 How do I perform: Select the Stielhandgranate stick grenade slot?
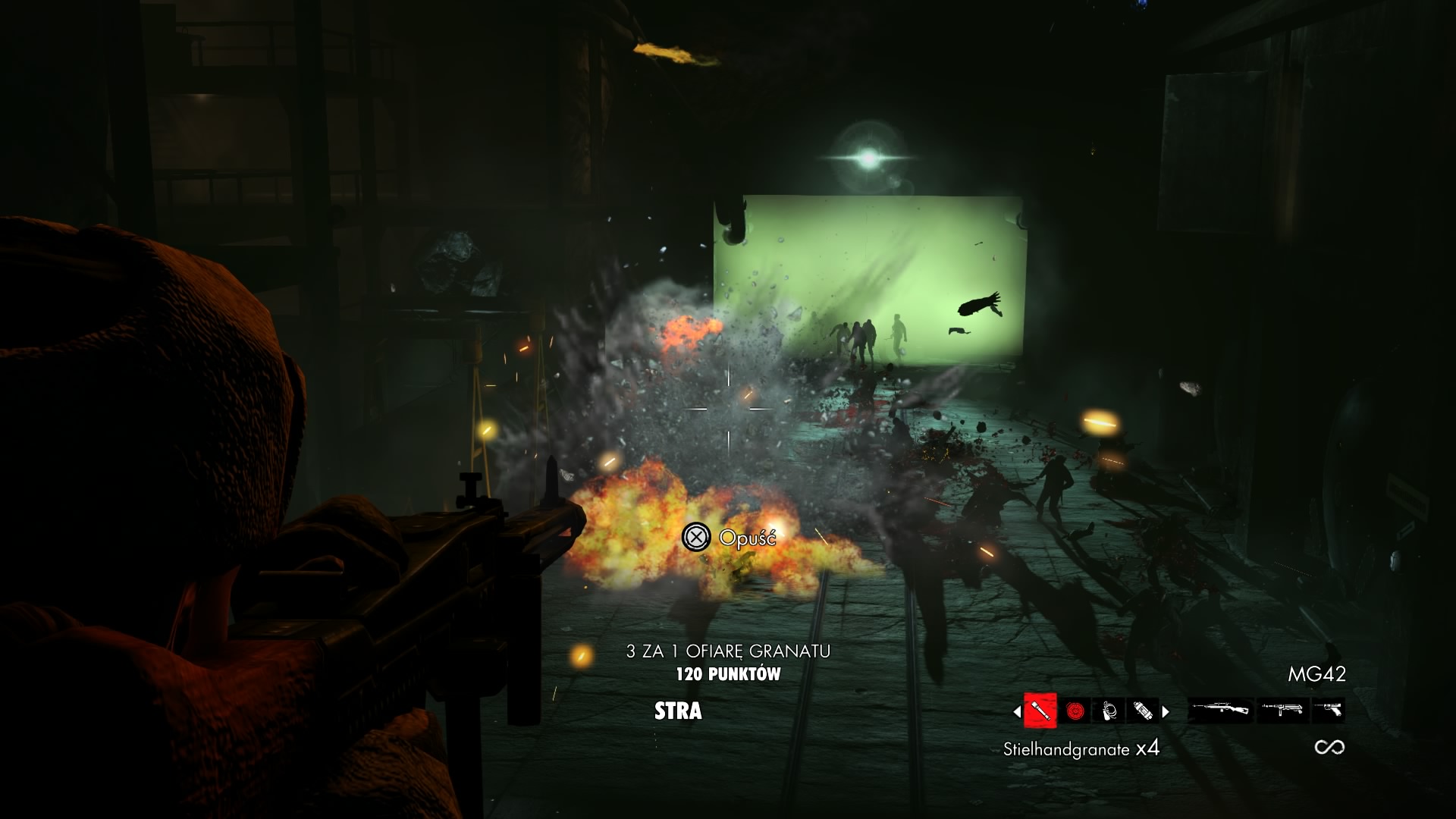[x=1040, y=711]
